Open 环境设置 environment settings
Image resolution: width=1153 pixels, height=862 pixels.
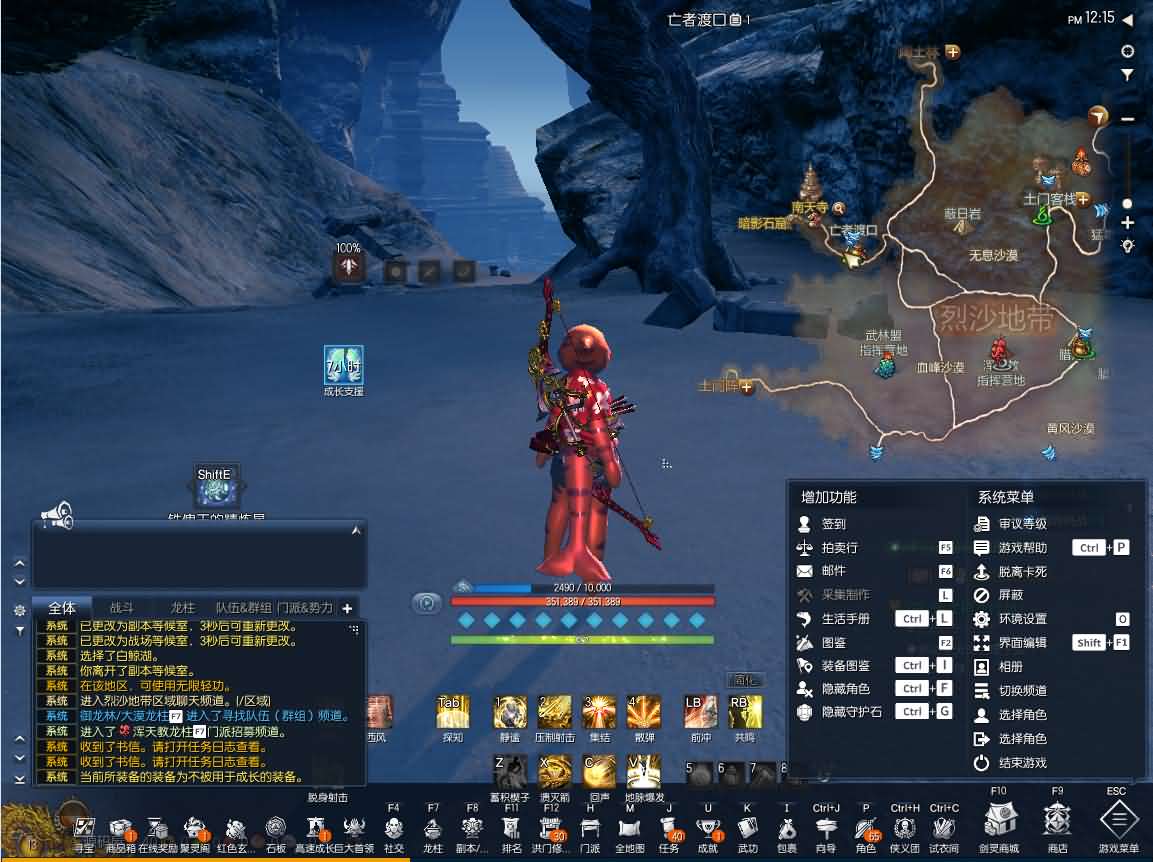tap(1022, 619)
